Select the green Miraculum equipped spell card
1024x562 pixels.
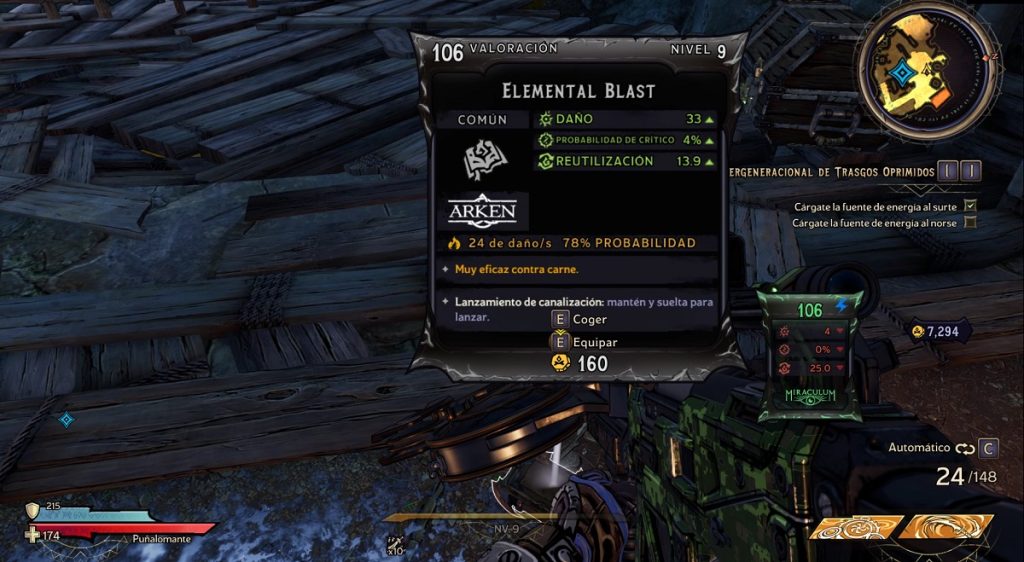811,354
